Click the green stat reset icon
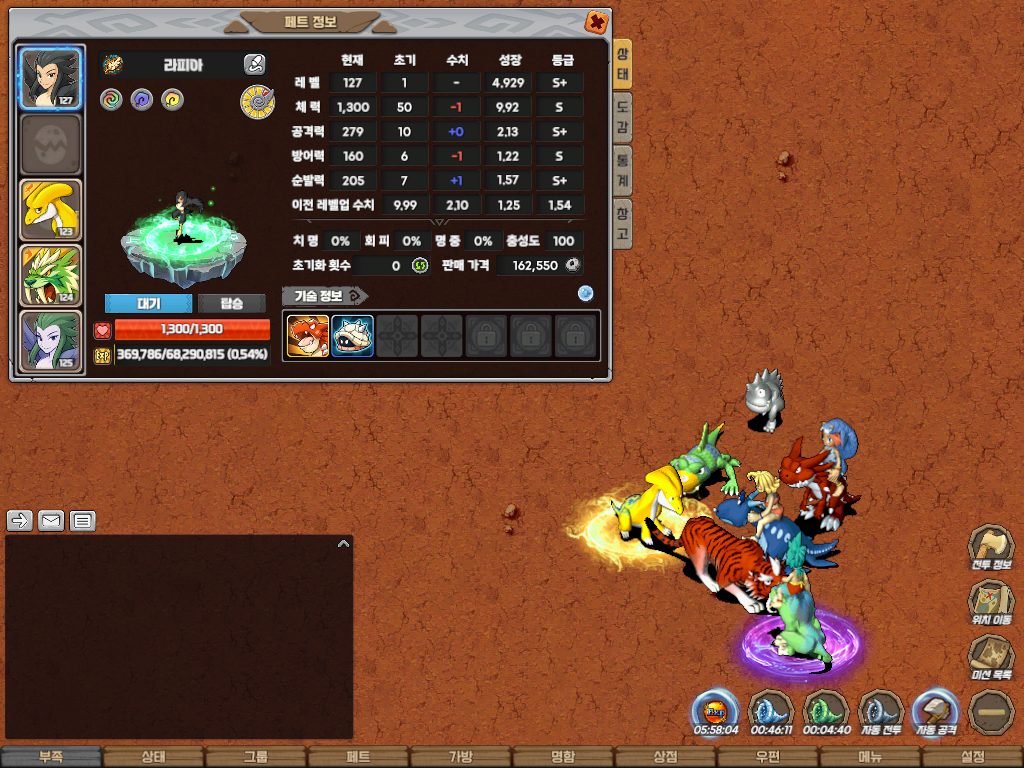 tap(420, 266)
